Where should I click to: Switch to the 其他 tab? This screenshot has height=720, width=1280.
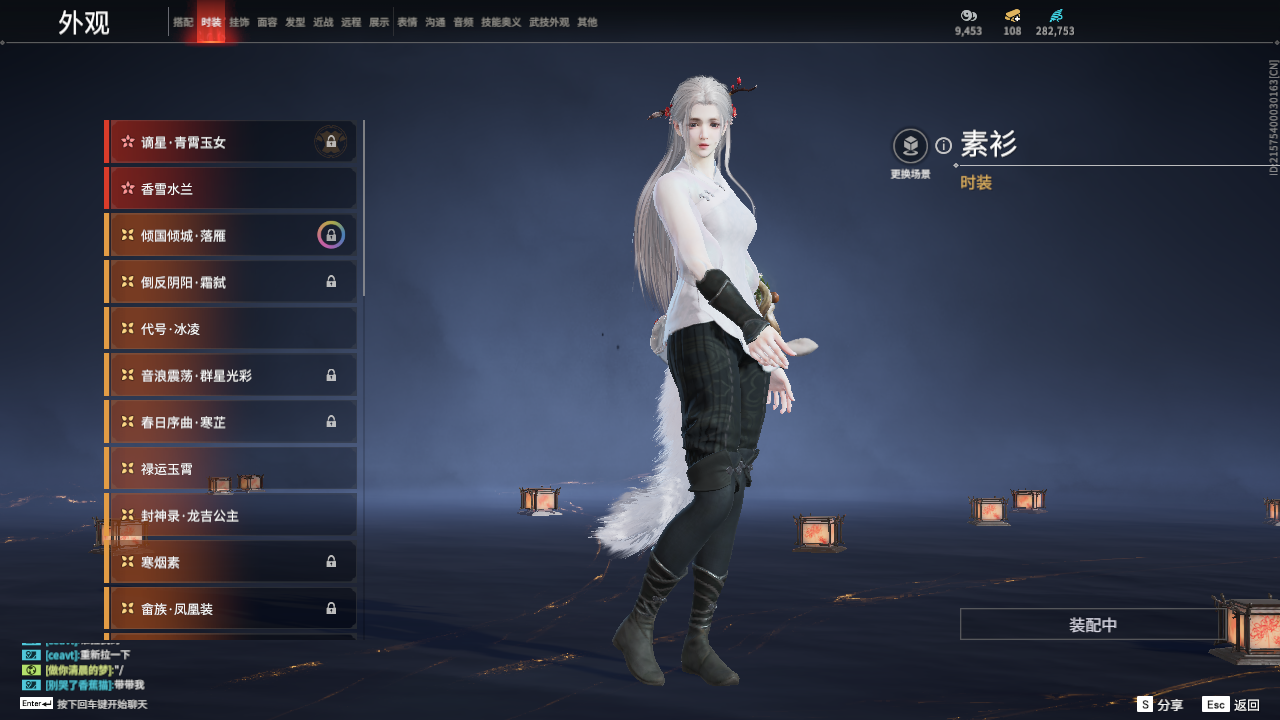point(587,22)
